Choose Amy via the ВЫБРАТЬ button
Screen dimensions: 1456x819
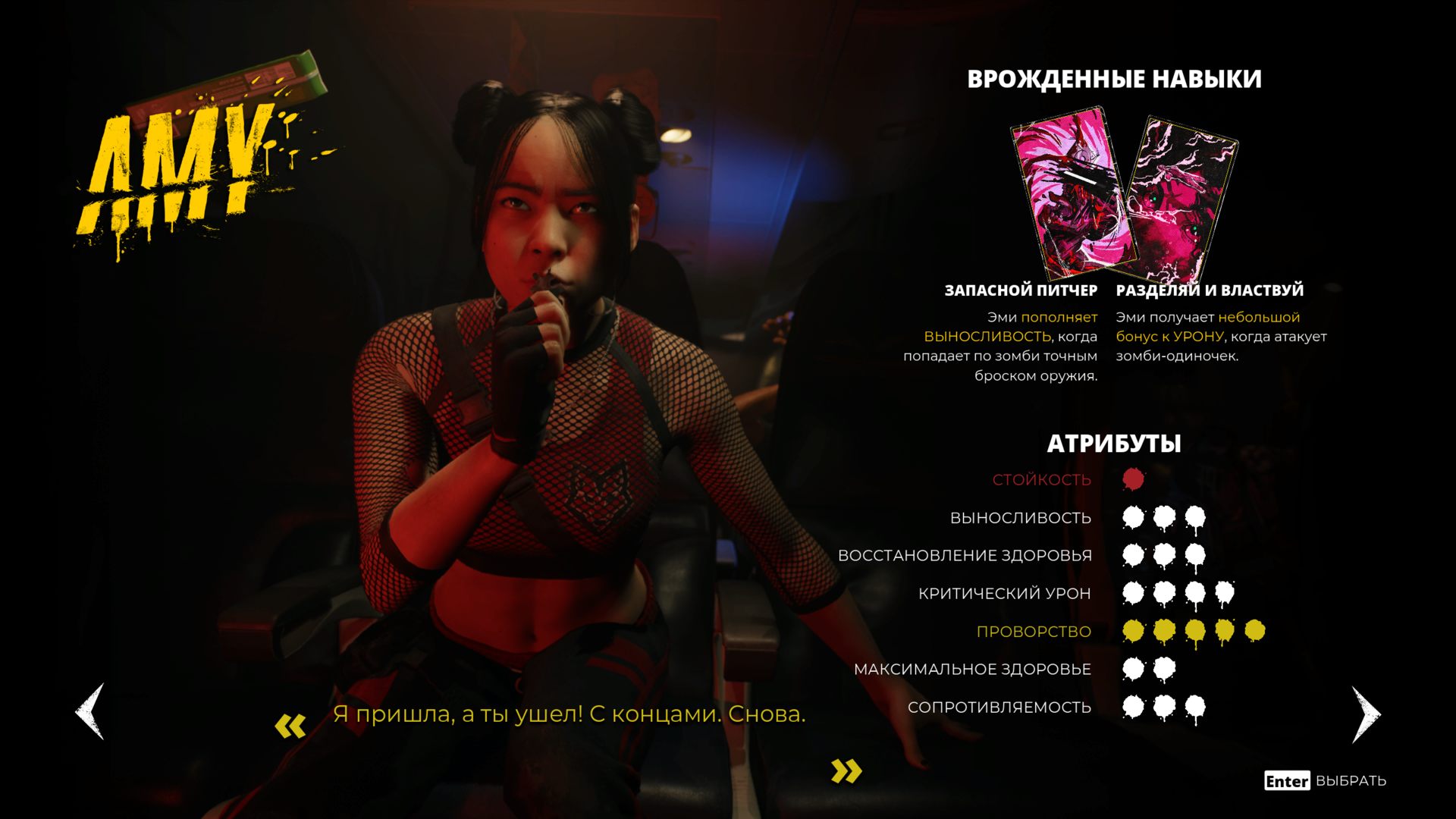coord(1325,780)
